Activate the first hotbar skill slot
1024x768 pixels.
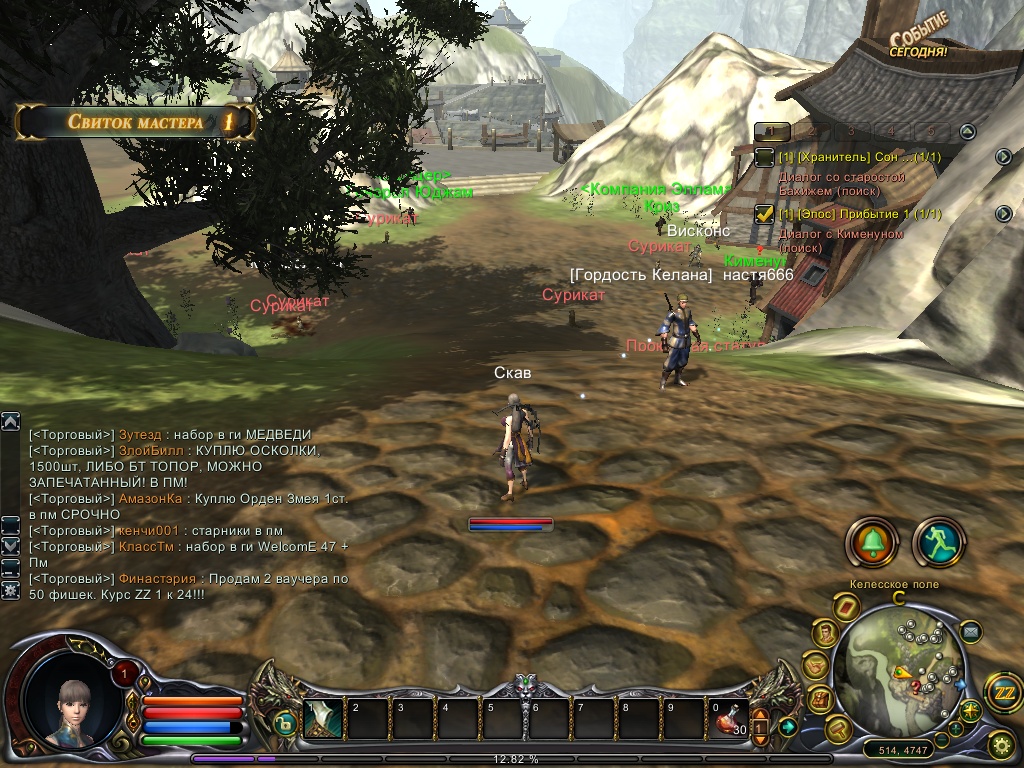(323, 719)
